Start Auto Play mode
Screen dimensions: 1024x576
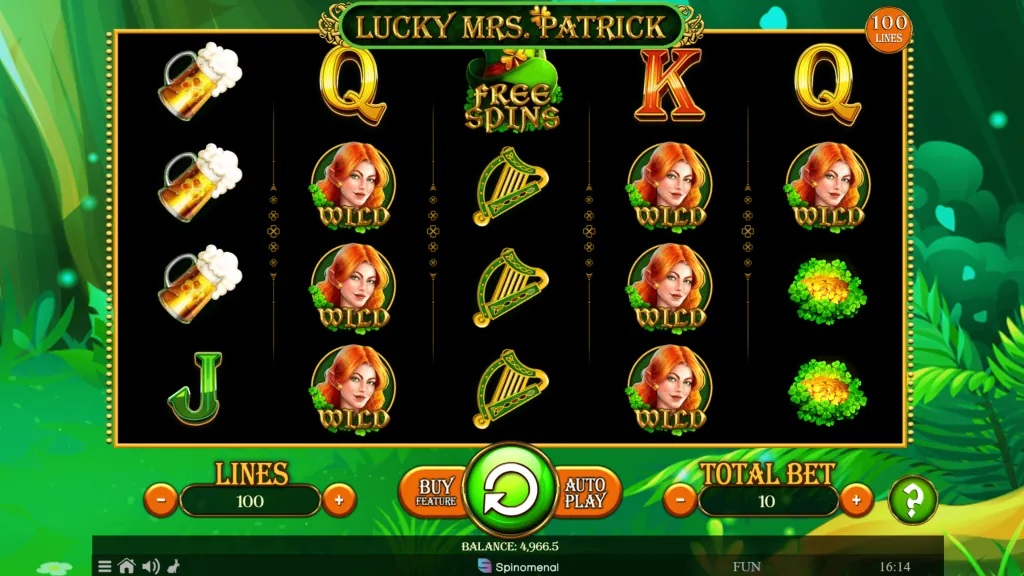pos(585,492)
